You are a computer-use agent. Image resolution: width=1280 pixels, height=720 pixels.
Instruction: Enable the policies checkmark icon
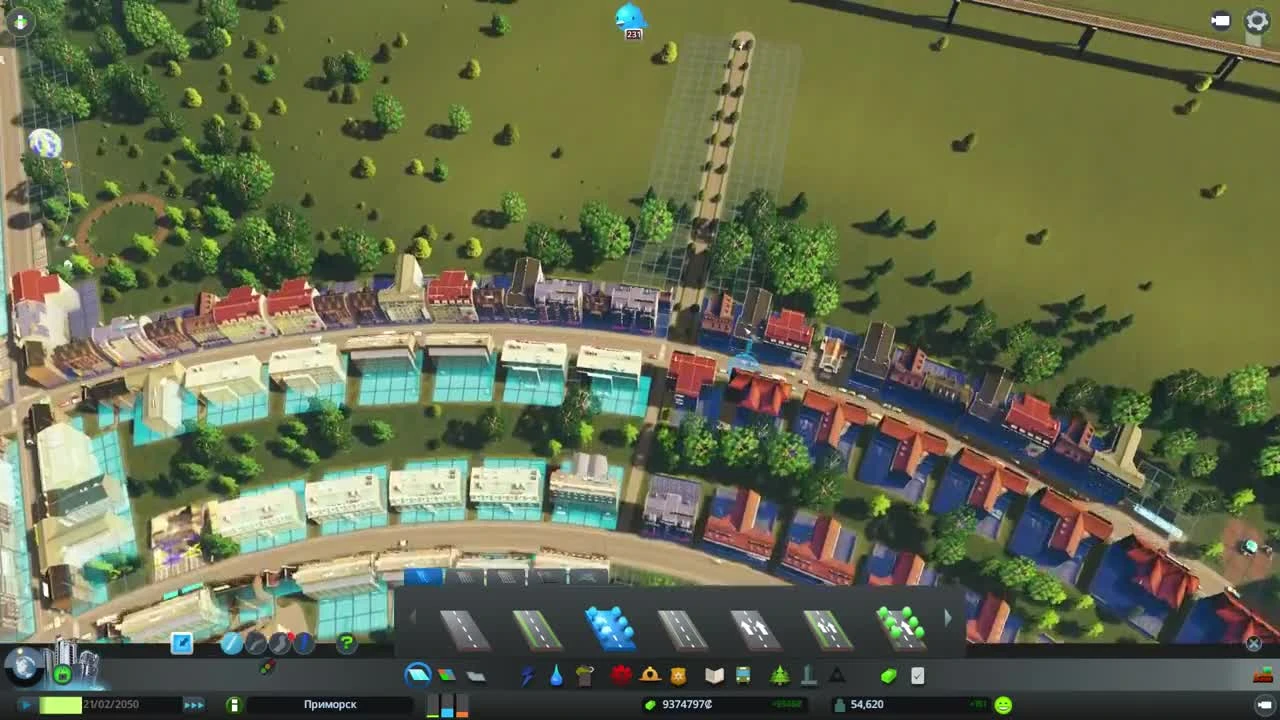click(918, 675)
